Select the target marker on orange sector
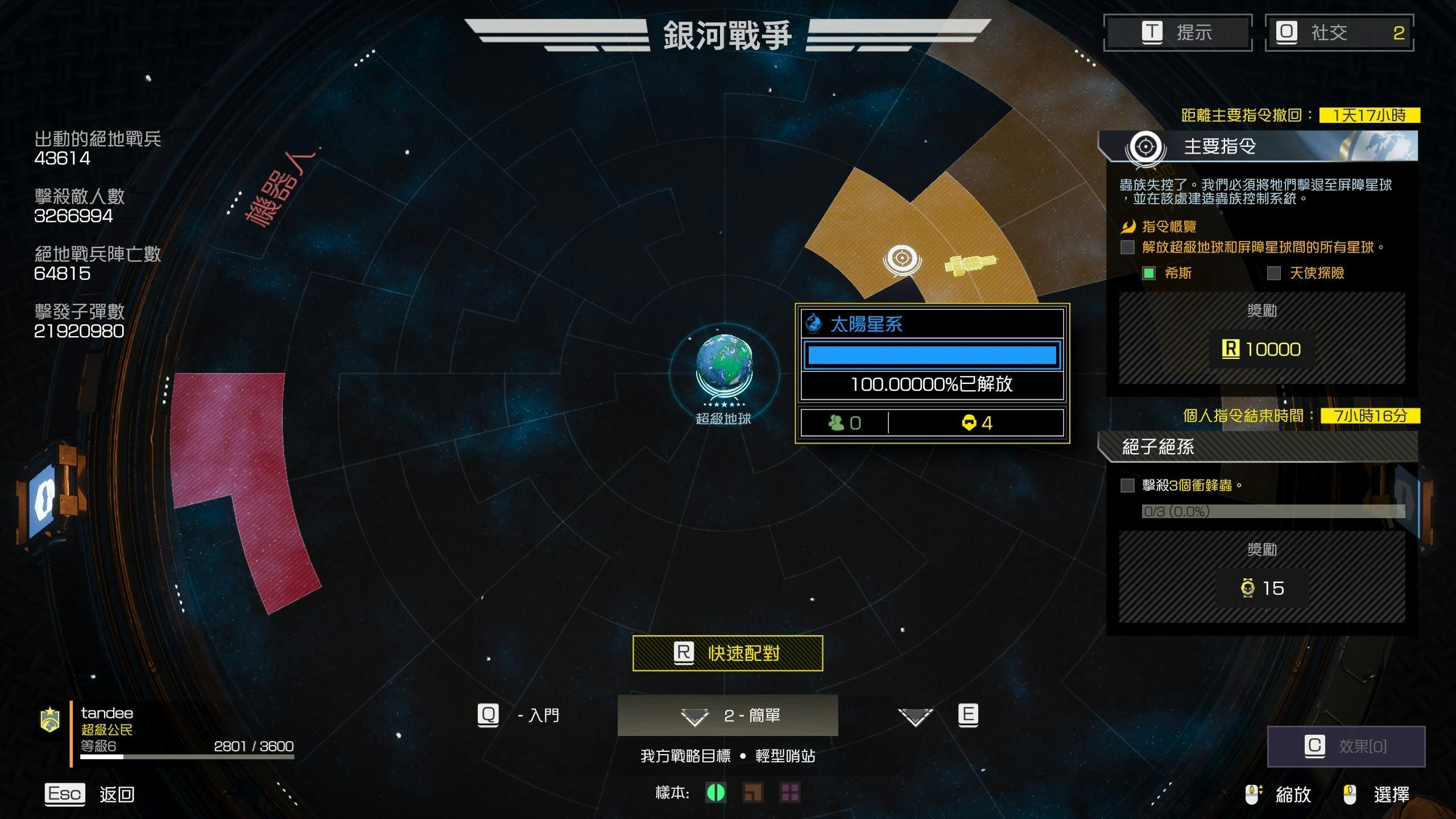Viewport: 1456px width, 819px height. (x=902, y=259)
